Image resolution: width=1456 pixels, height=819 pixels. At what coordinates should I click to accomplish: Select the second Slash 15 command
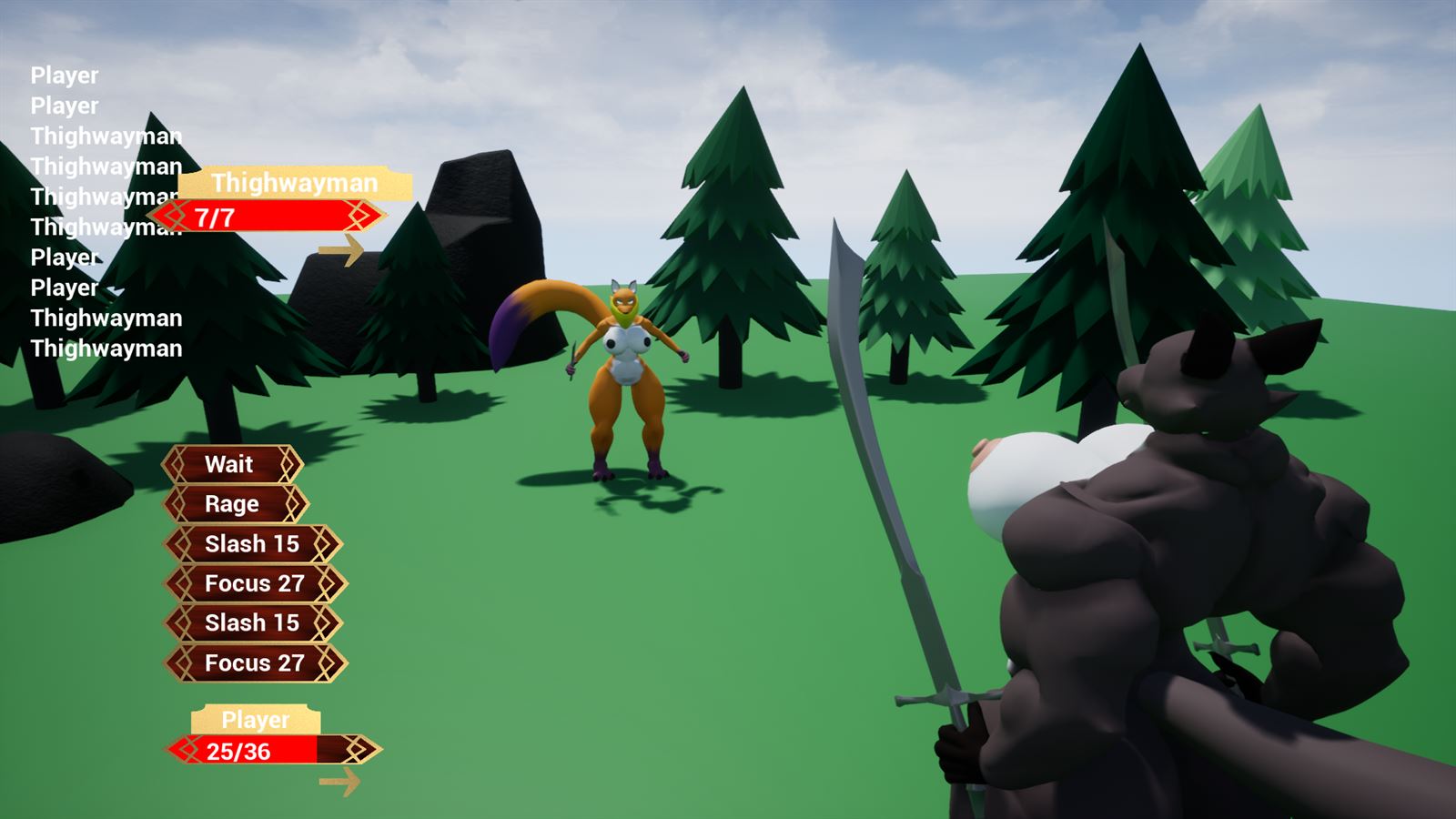[x=251, y=624]
